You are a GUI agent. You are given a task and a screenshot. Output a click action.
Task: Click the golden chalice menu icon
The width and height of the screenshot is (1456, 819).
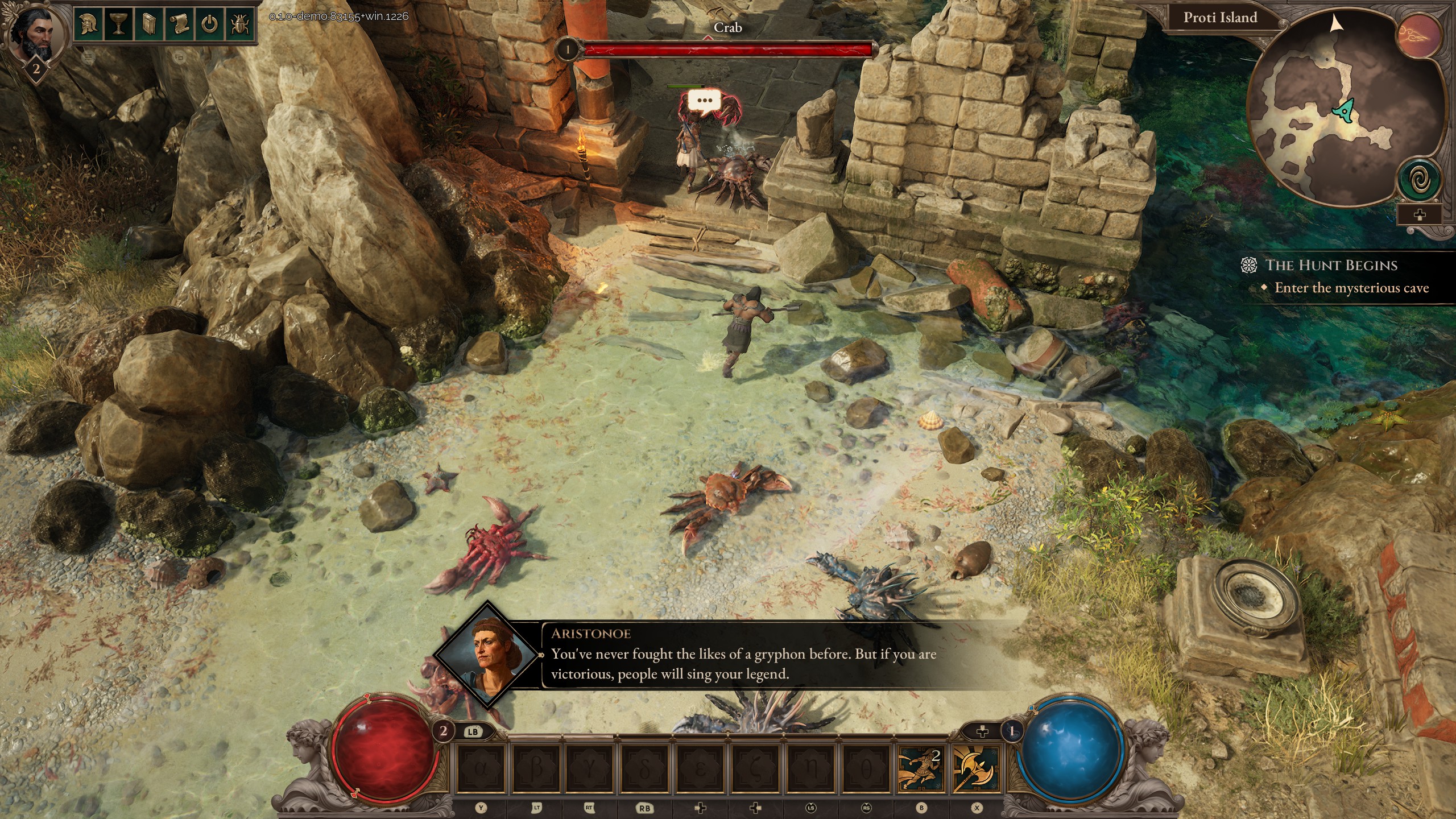(x=118, y=24)
